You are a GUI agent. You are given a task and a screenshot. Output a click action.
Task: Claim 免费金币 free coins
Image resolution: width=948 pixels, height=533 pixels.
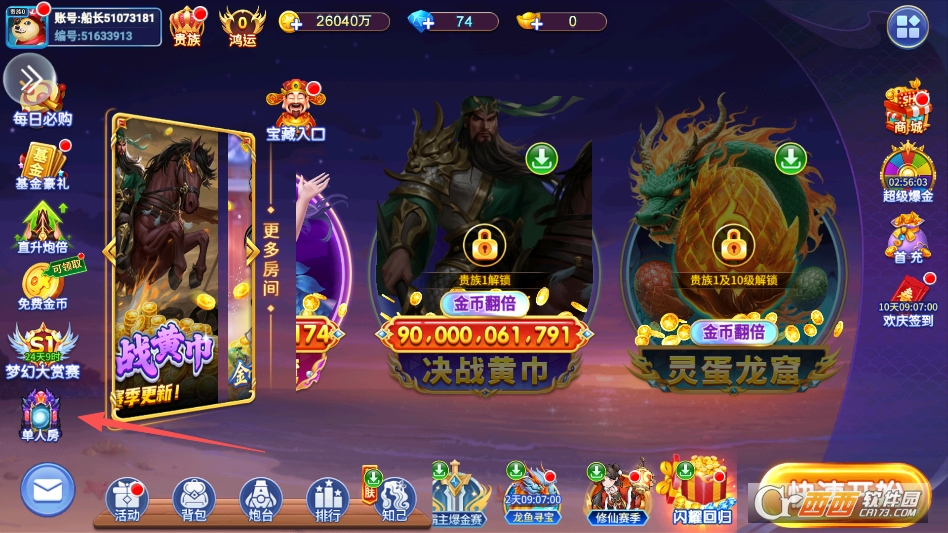click(x=42, y=286)
